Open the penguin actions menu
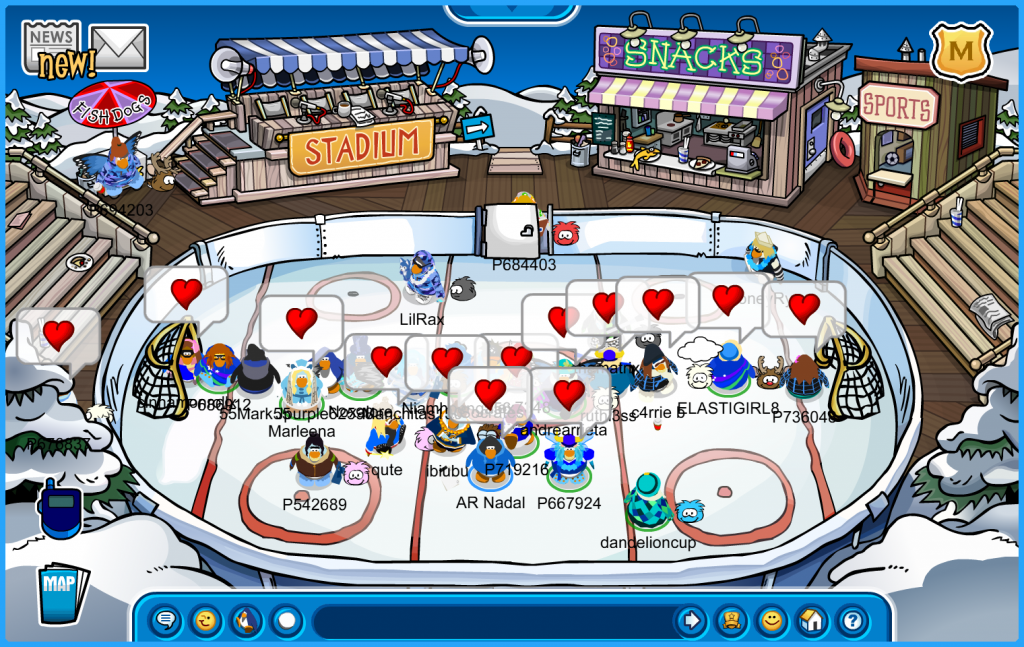Image resolution: width=1024 pixels, height=647 pixels. [246, 621]
